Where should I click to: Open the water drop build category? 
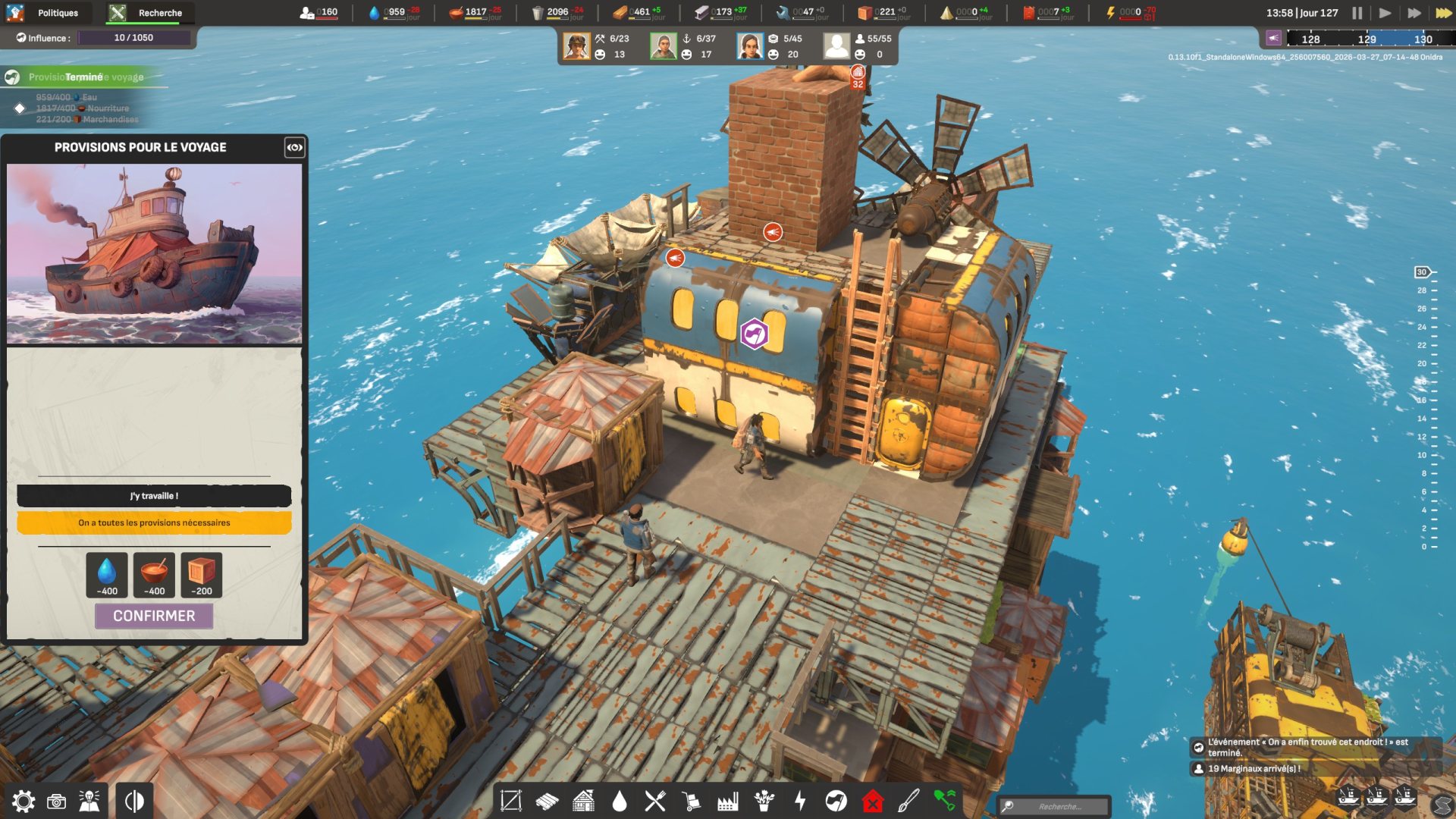pyautogui.click(x=620, y=801)
